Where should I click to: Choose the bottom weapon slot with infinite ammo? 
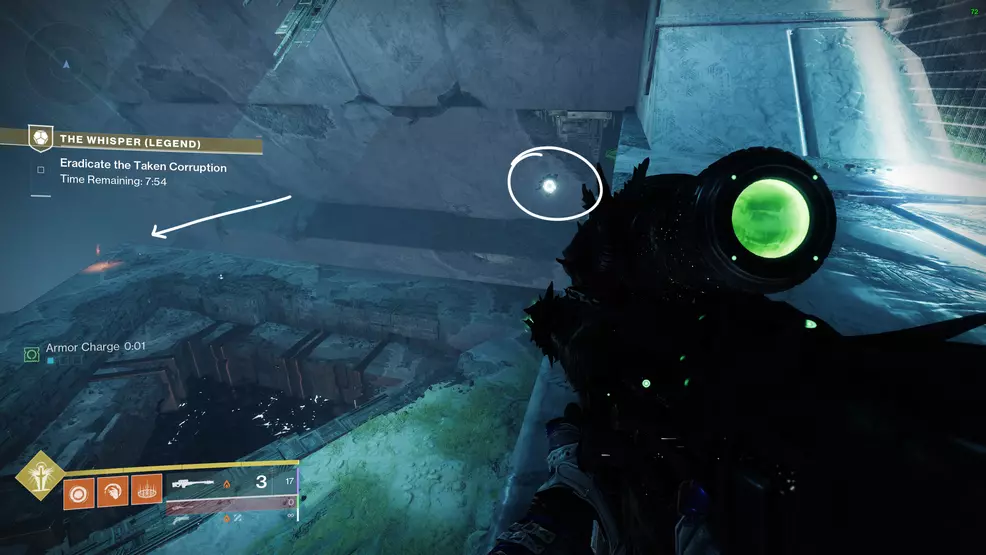pos(232,520)
